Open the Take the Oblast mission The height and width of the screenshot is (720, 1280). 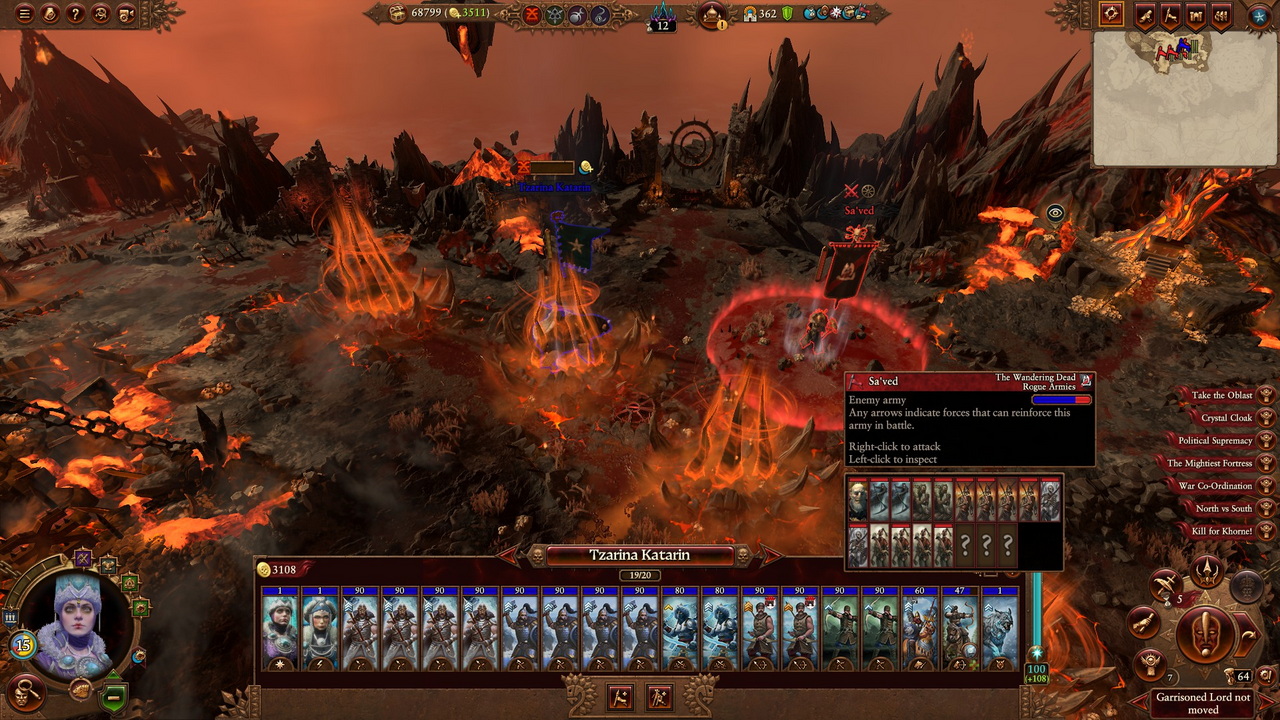pyautogui.click(x=1222, y=395)
